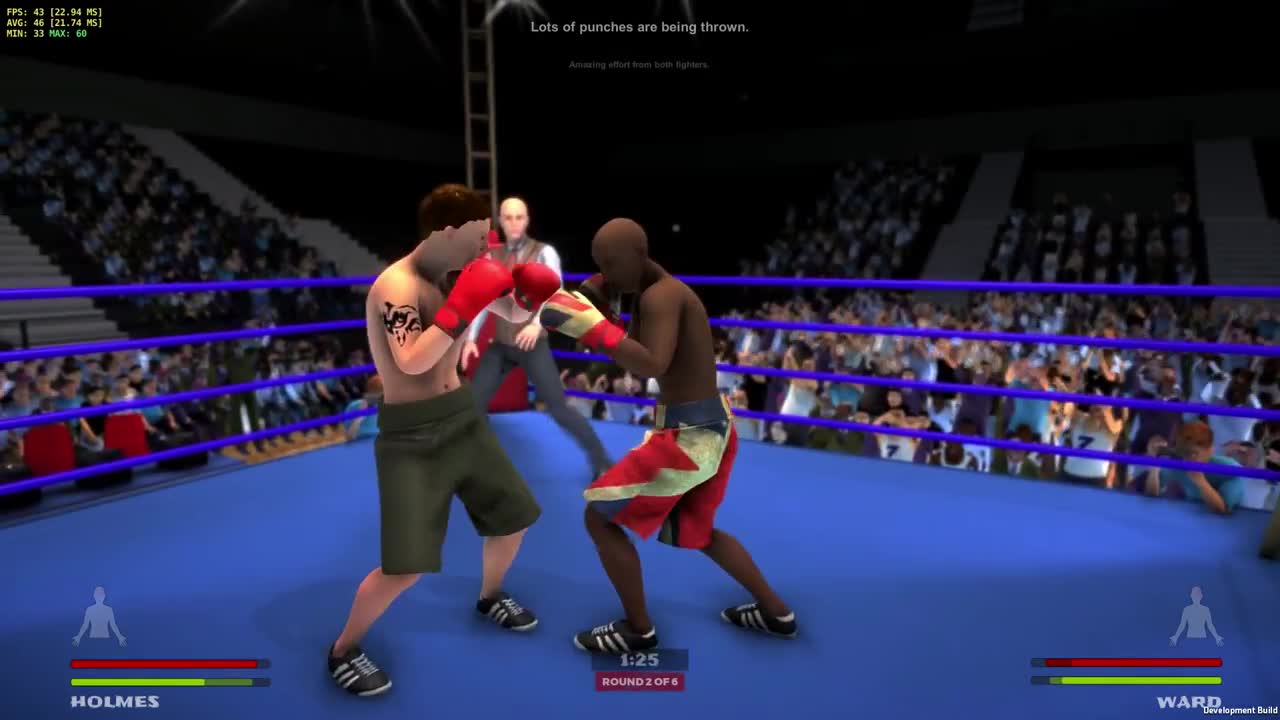Select the WARD name label
This screenshot has height=720, width=1280.
tap(1189, 701)
